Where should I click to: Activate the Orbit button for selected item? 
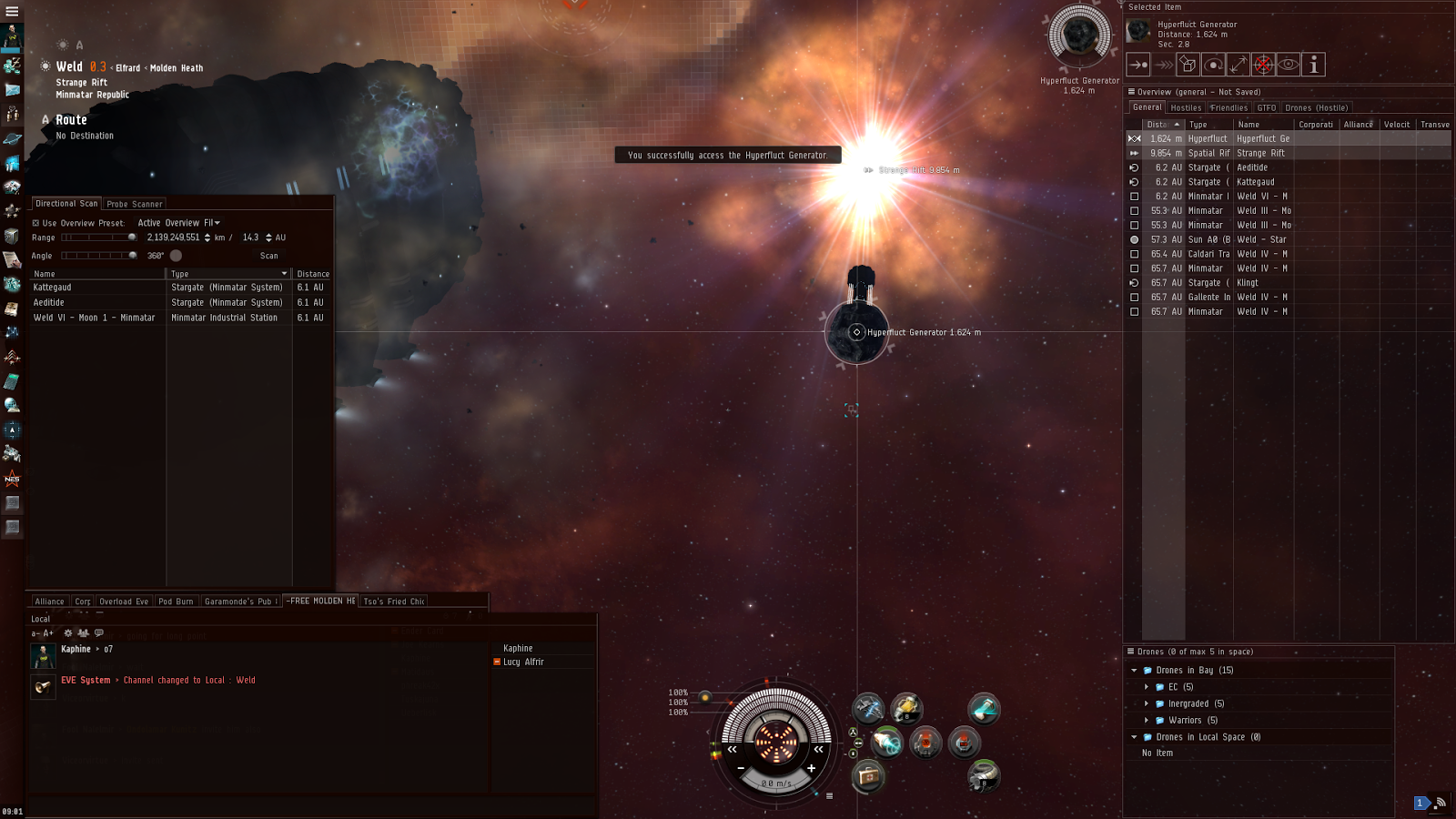pos(1213,65)
